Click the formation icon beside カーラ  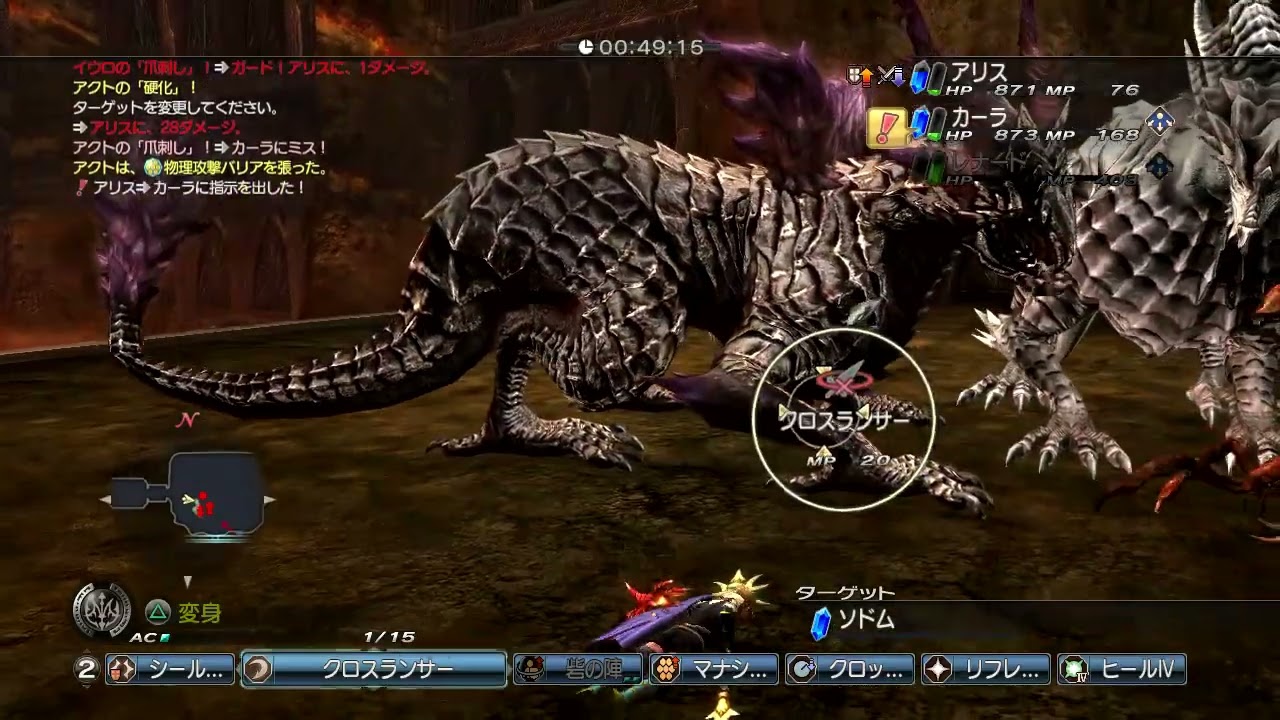1159,121
